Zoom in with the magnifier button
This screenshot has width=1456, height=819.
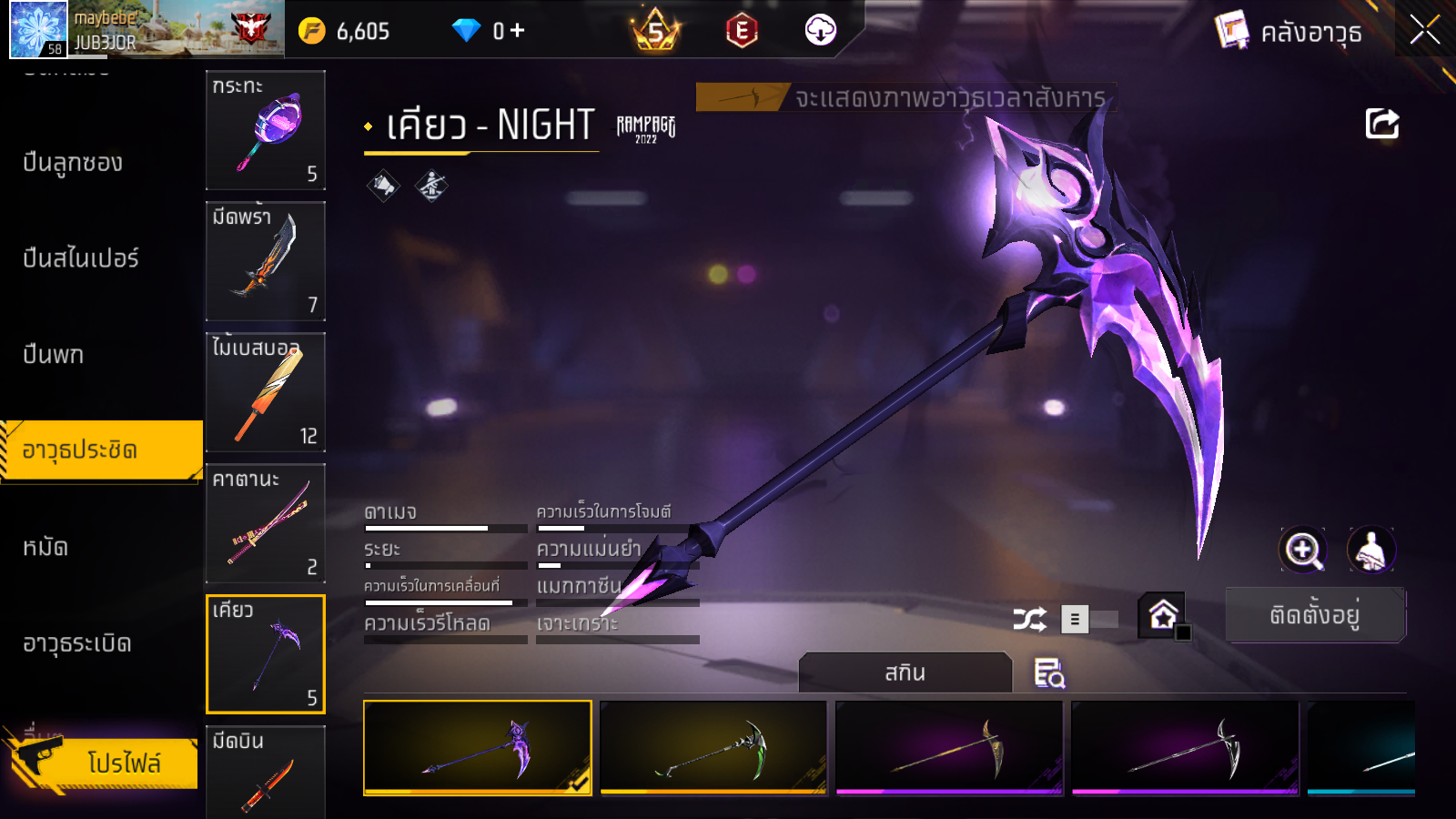1303,550
